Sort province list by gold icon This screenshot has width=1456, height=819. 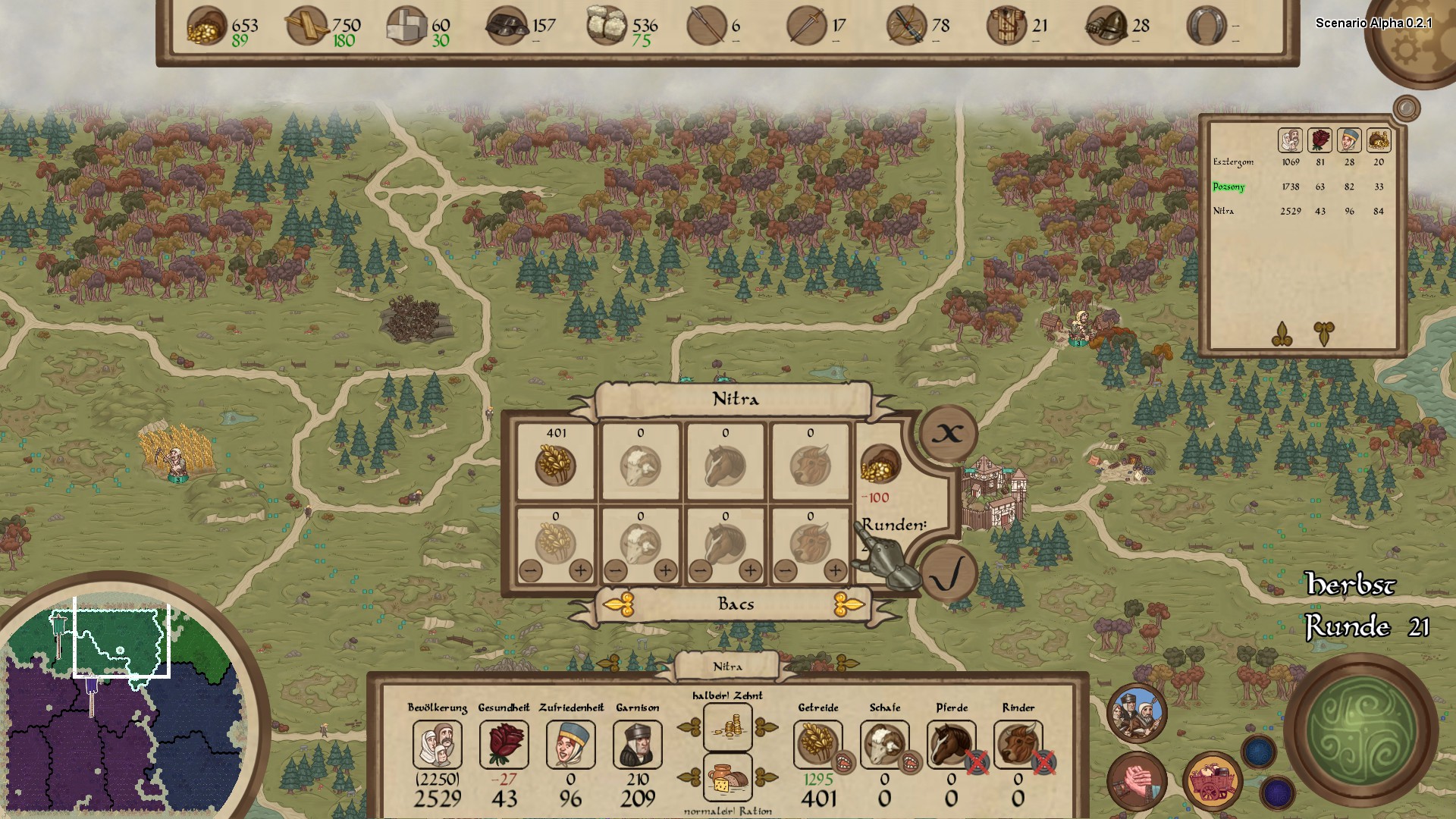pos(1379,140)
